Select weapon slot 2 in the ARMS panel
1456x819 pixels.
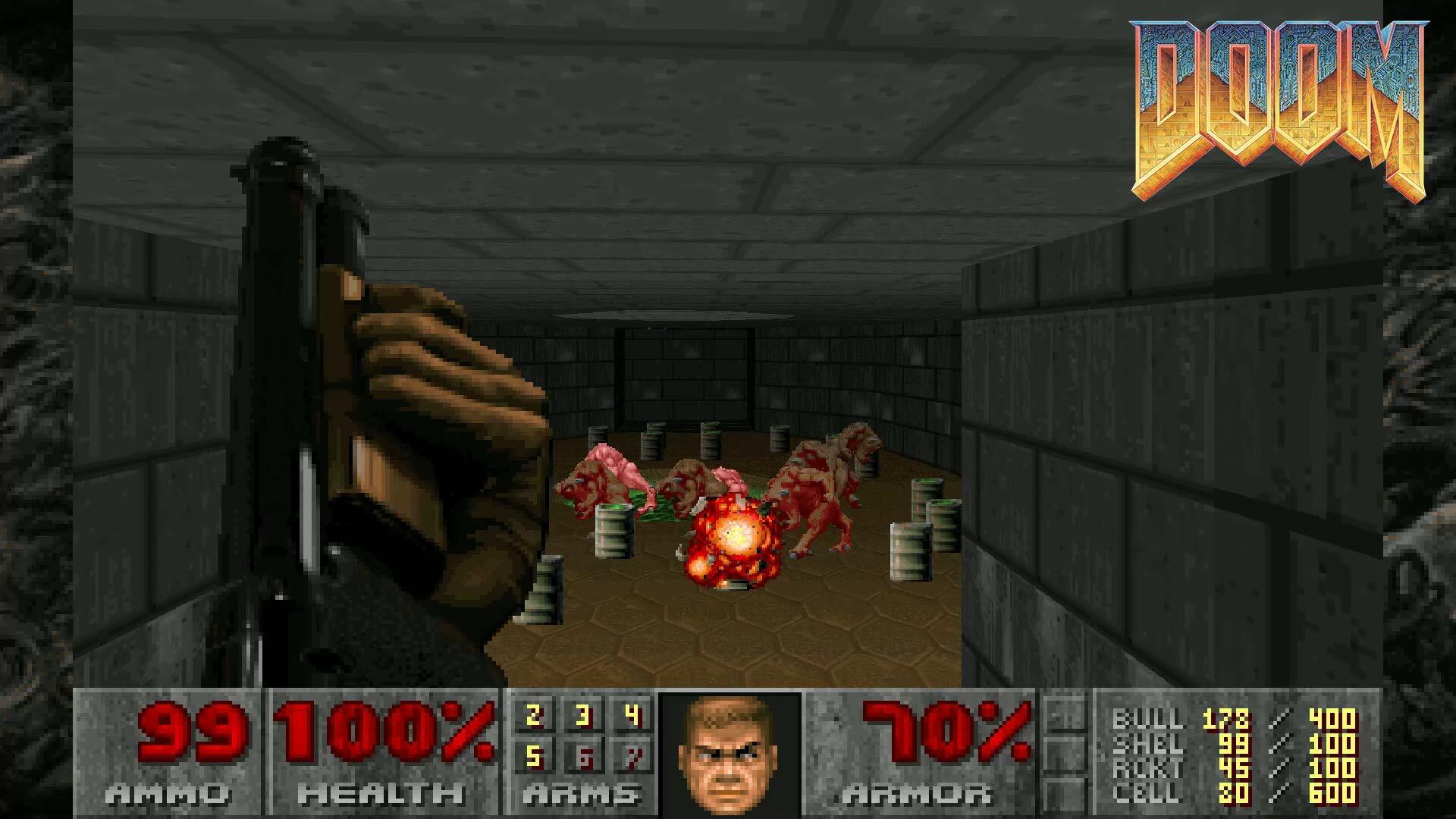[x=533, y=717]
